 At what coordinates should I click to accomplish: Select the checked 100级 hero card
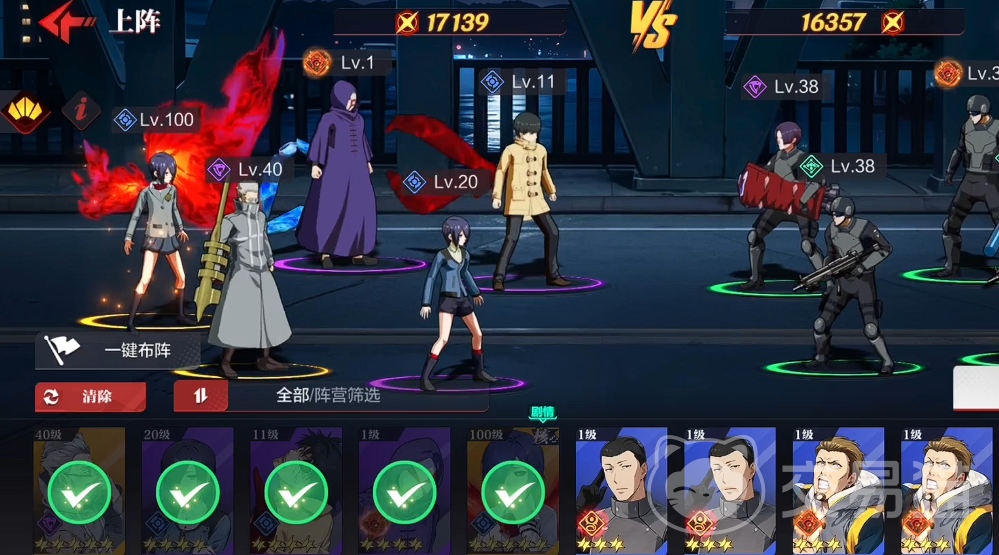click(512, 491)
